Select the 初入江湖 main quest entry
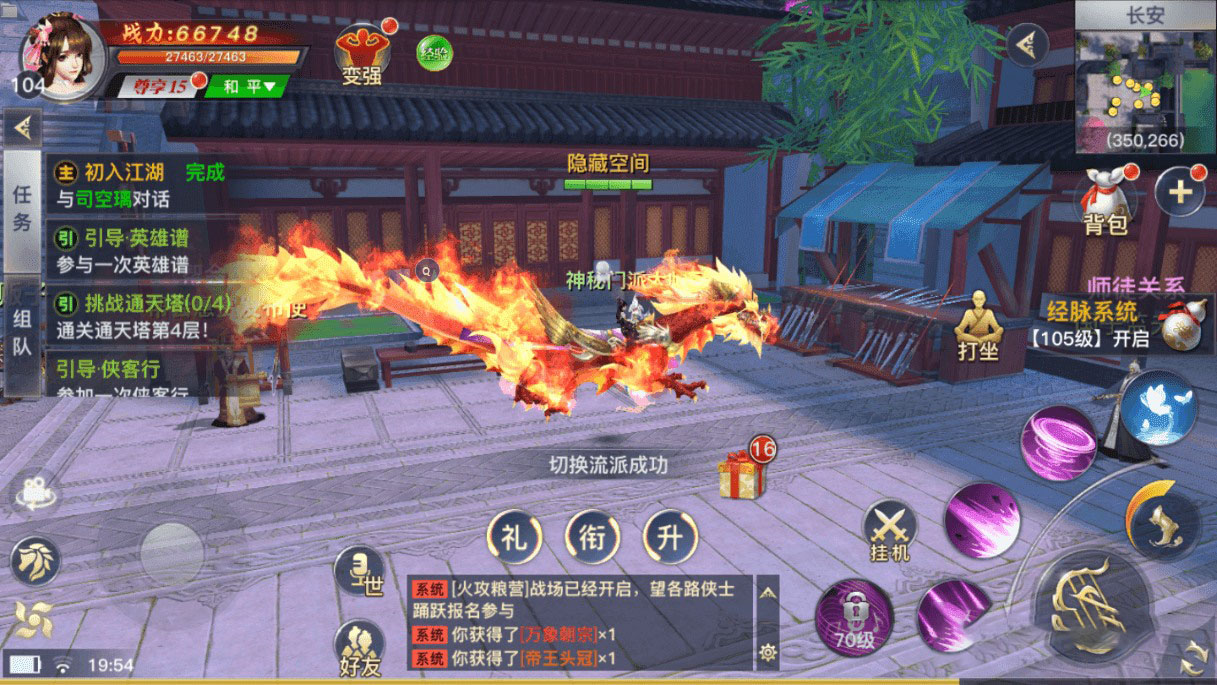The image size is (1217, 685). tap(125, 185)
